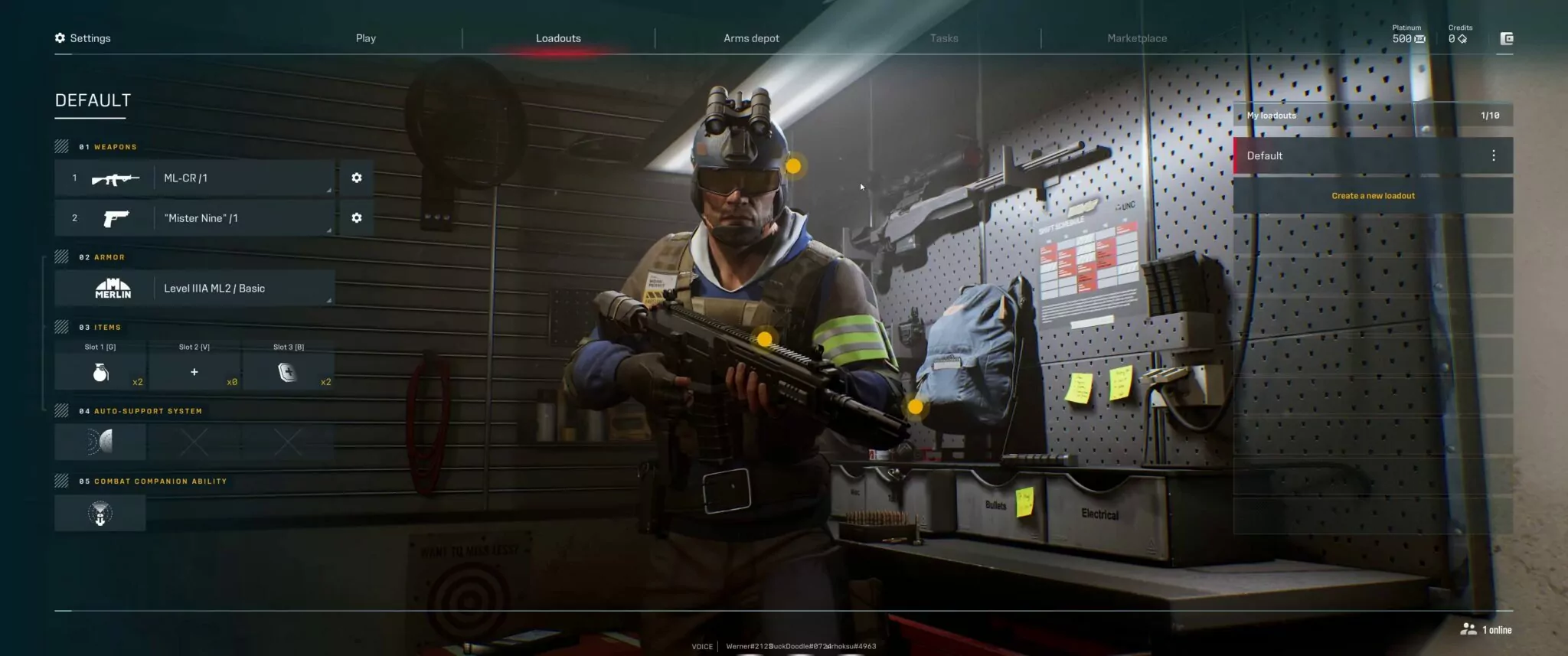Screen dimensions: 1568x656
Task: Open settings for the ML-CR rifle
Action: click(355, 178)
